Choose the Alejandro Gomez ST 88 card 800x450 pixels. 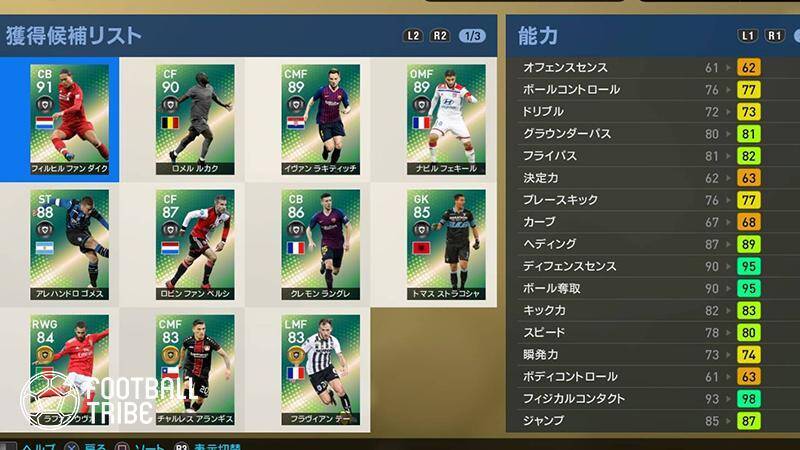(70, 242)
